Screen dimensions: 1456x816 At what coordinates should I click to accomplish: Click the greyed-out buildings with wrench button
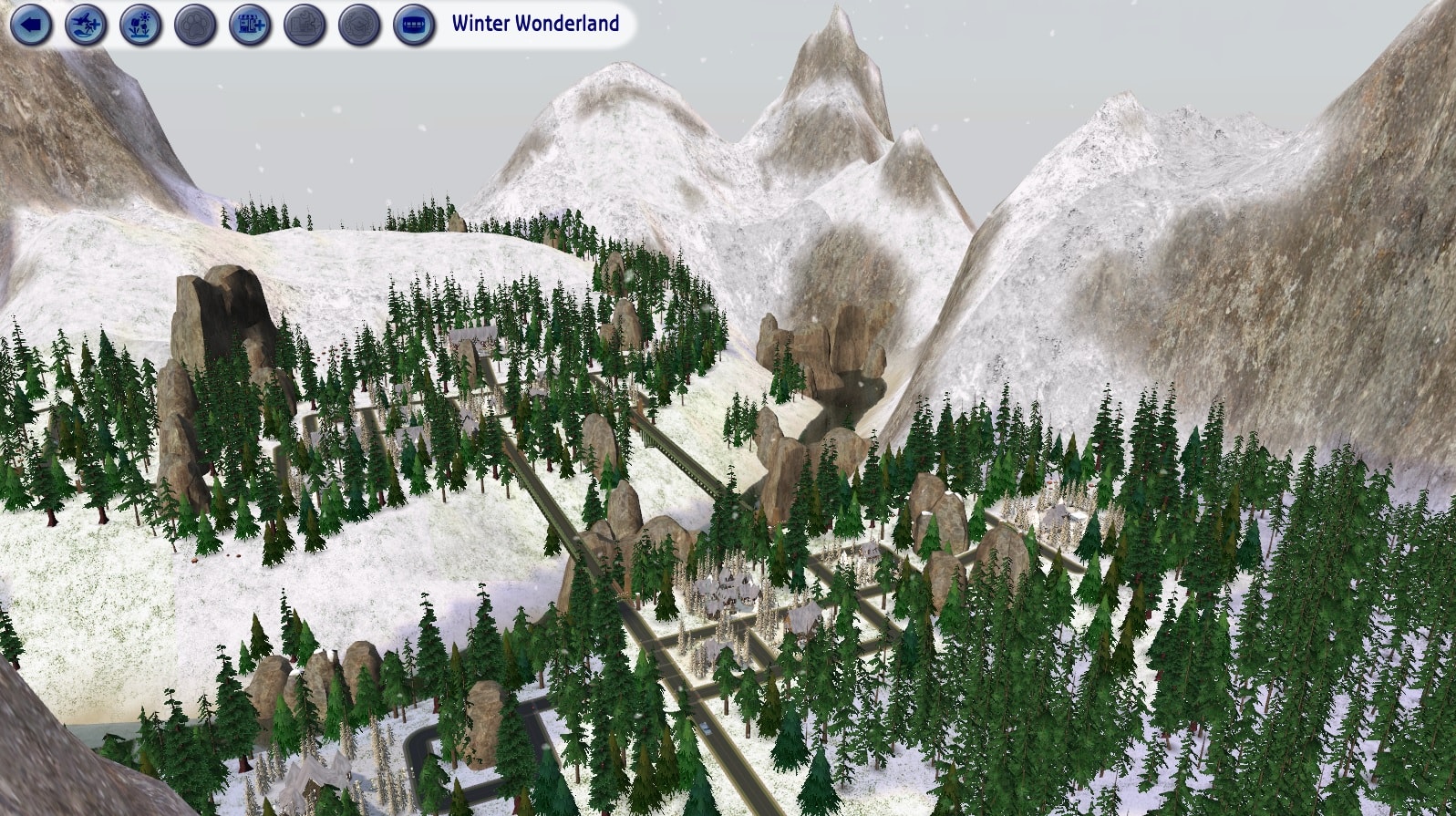point(305,25)
